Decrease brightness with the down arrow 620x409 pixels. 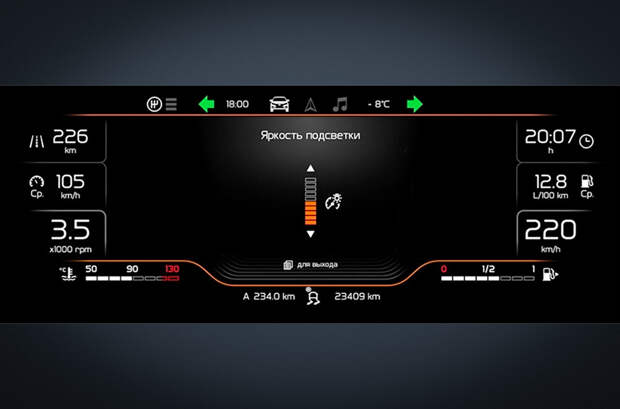click(310, 234)
